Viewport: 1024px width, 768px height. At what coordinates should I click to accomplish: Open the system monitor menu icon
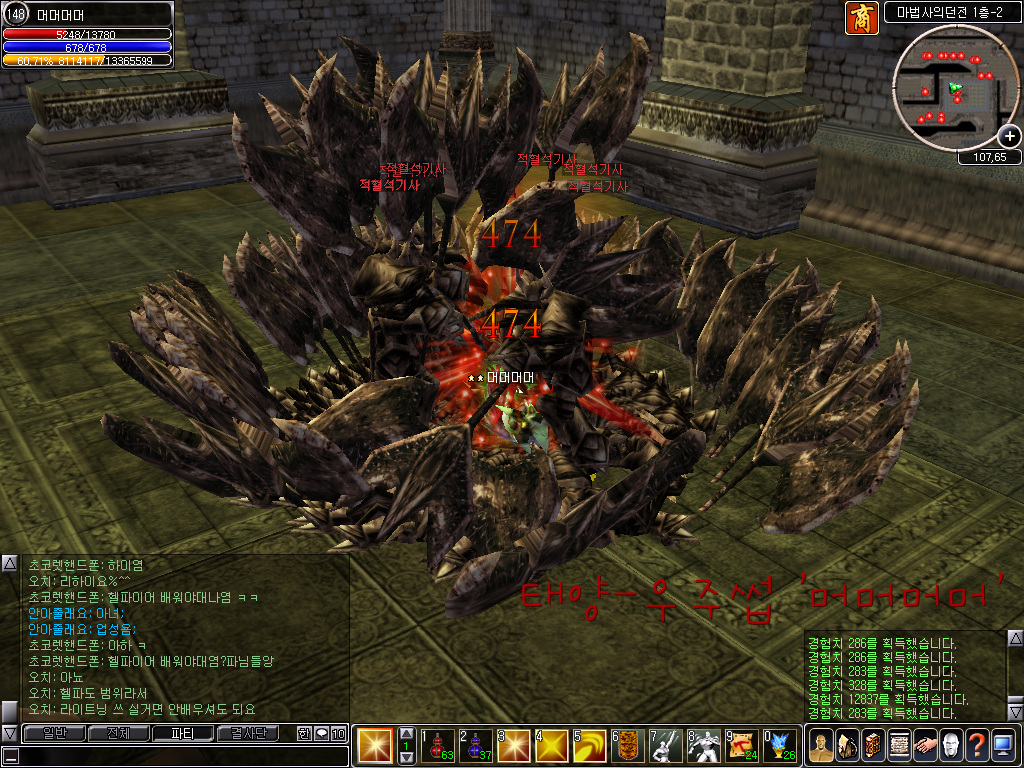coord(1003,744)
